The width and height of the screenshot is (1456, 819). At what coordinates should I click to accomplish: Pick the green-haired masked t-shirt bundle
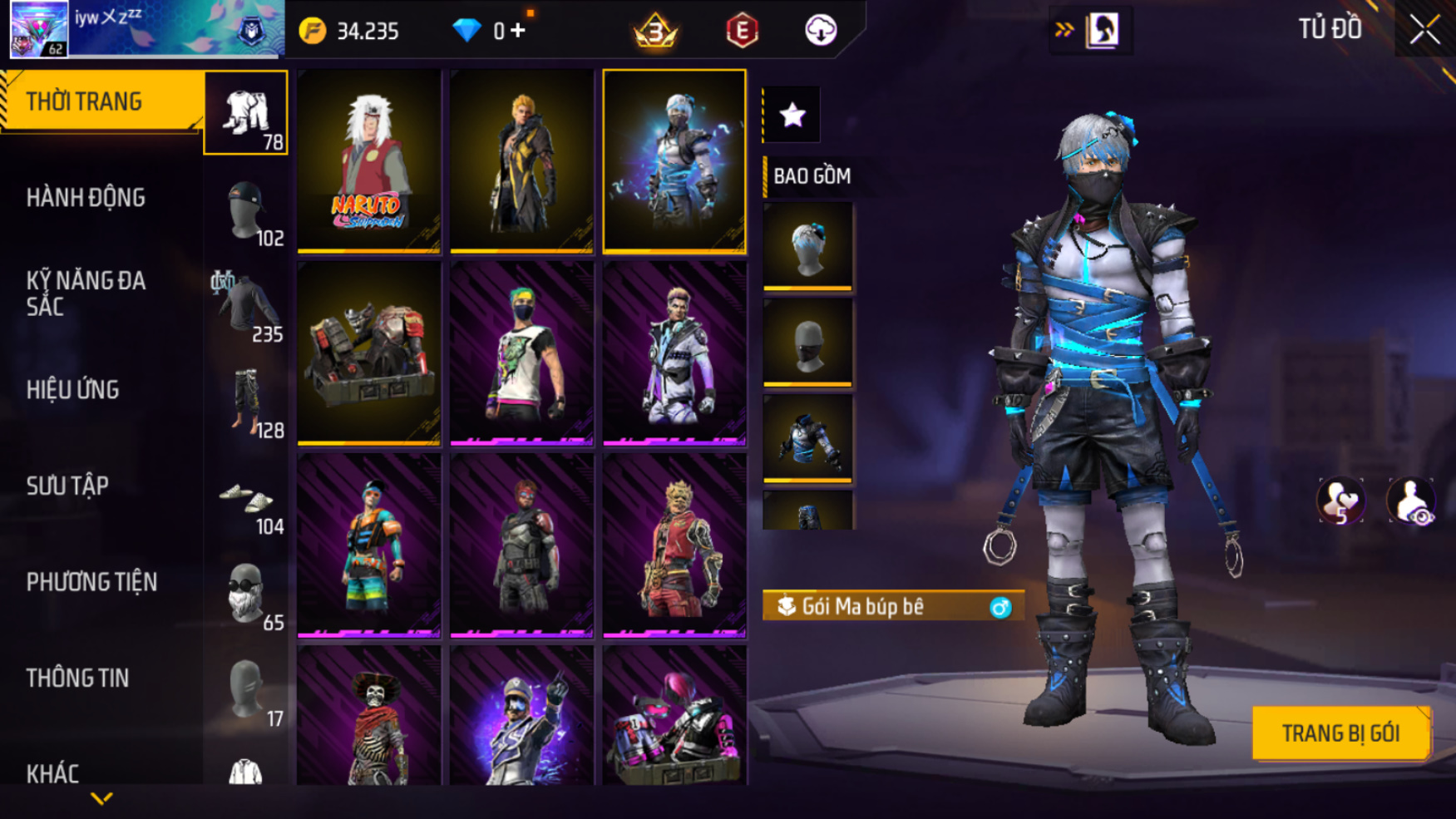pyautogui.click(x=521, y=353)
